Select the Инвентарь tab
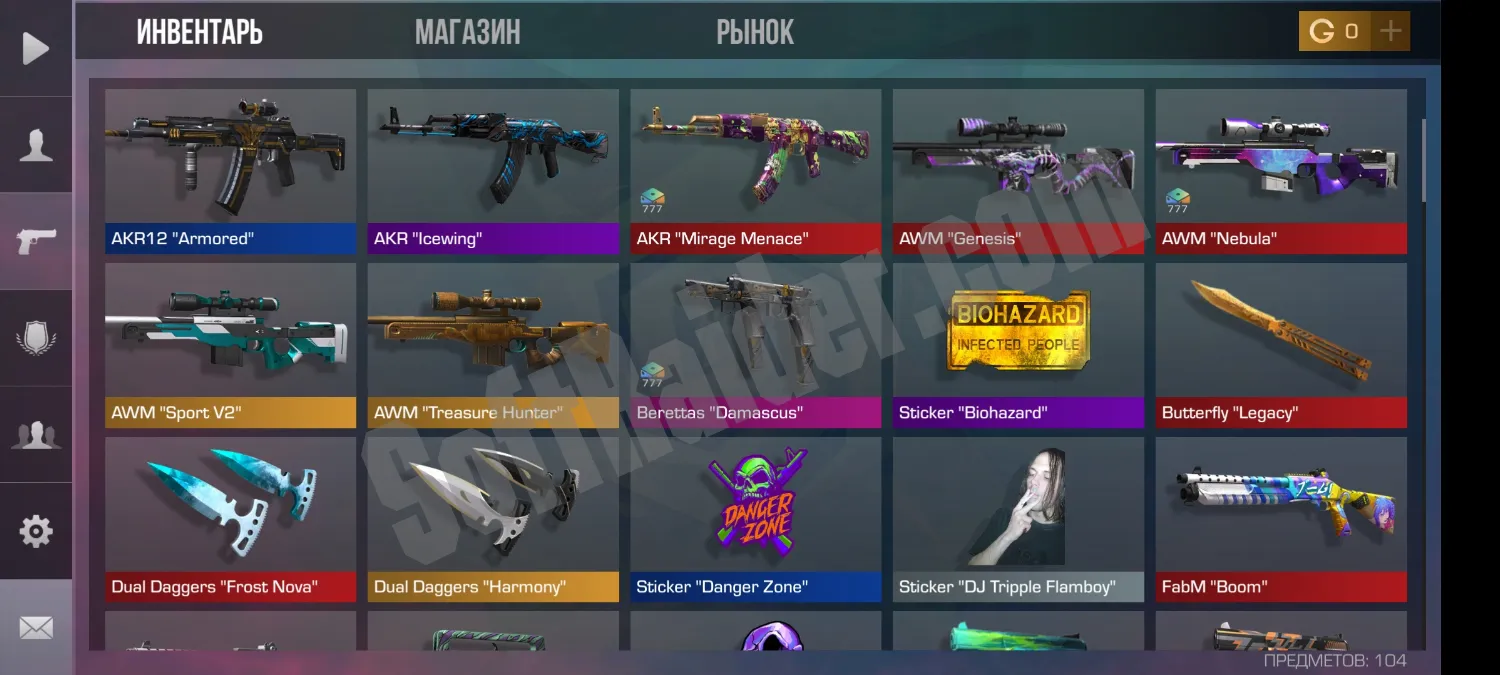 click(x=199, y=32)
